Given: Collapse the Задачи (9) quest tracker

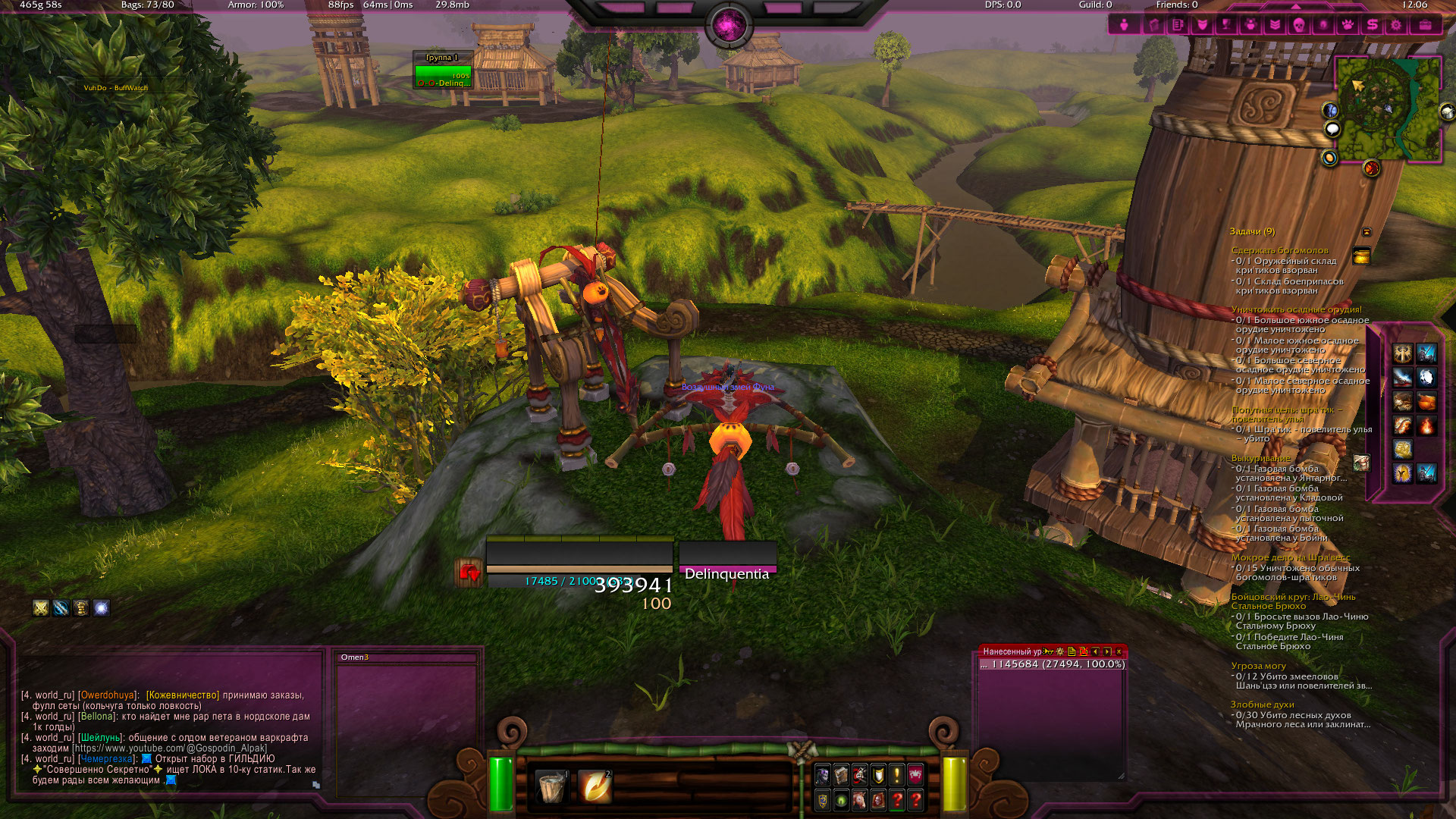Looking at the screenshot, I should 1367,232.
